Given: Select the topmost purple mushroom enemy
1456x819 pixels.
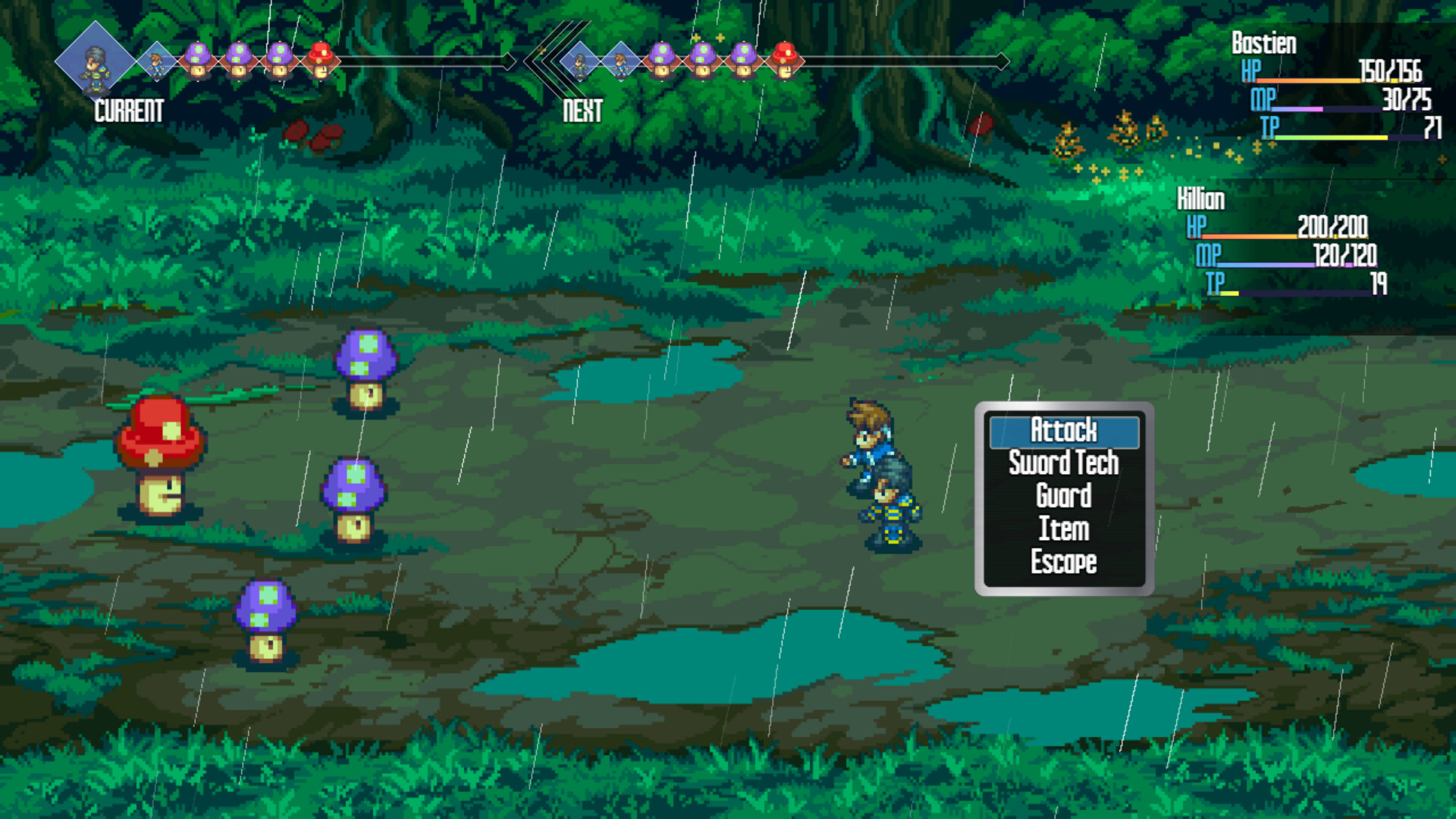Looking at the screenshot, I should (x=366, y=372).
